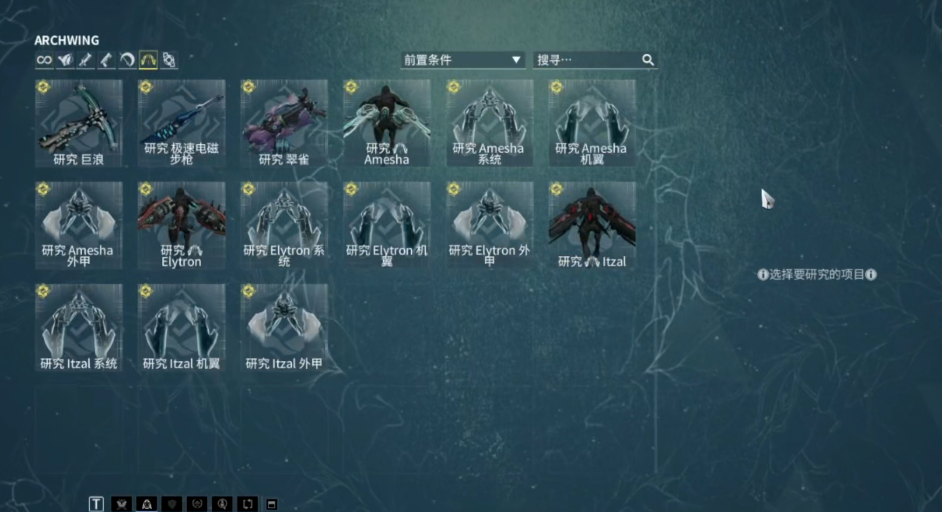Screen dimensions: 942x512
Task: Choose the 研究 Amesha 机翼 tile
Action: point(592,123)
